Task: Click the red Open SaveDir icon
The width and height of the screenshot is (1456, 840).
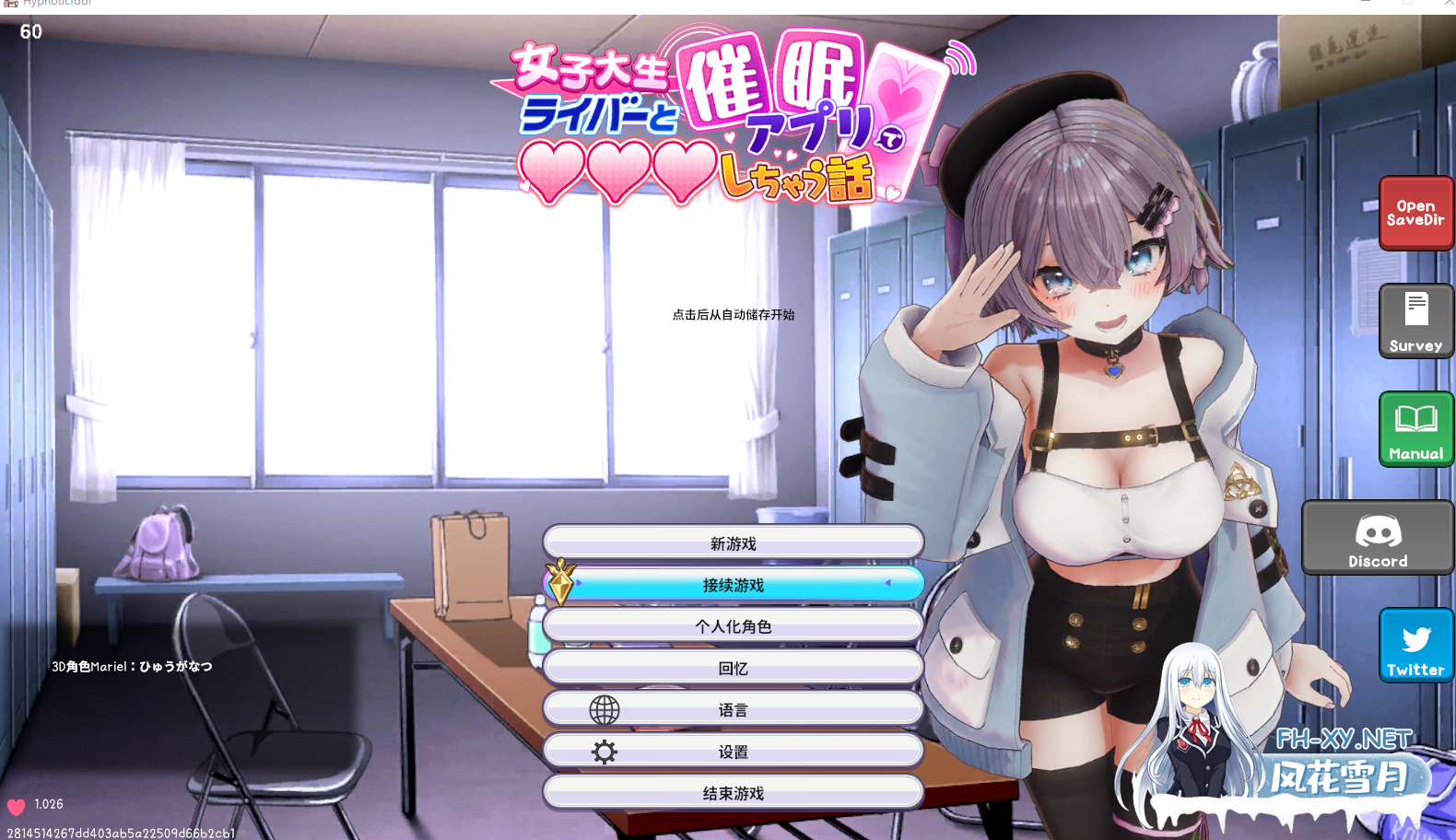Action: pyautogui.click(x=1415, y=213)
